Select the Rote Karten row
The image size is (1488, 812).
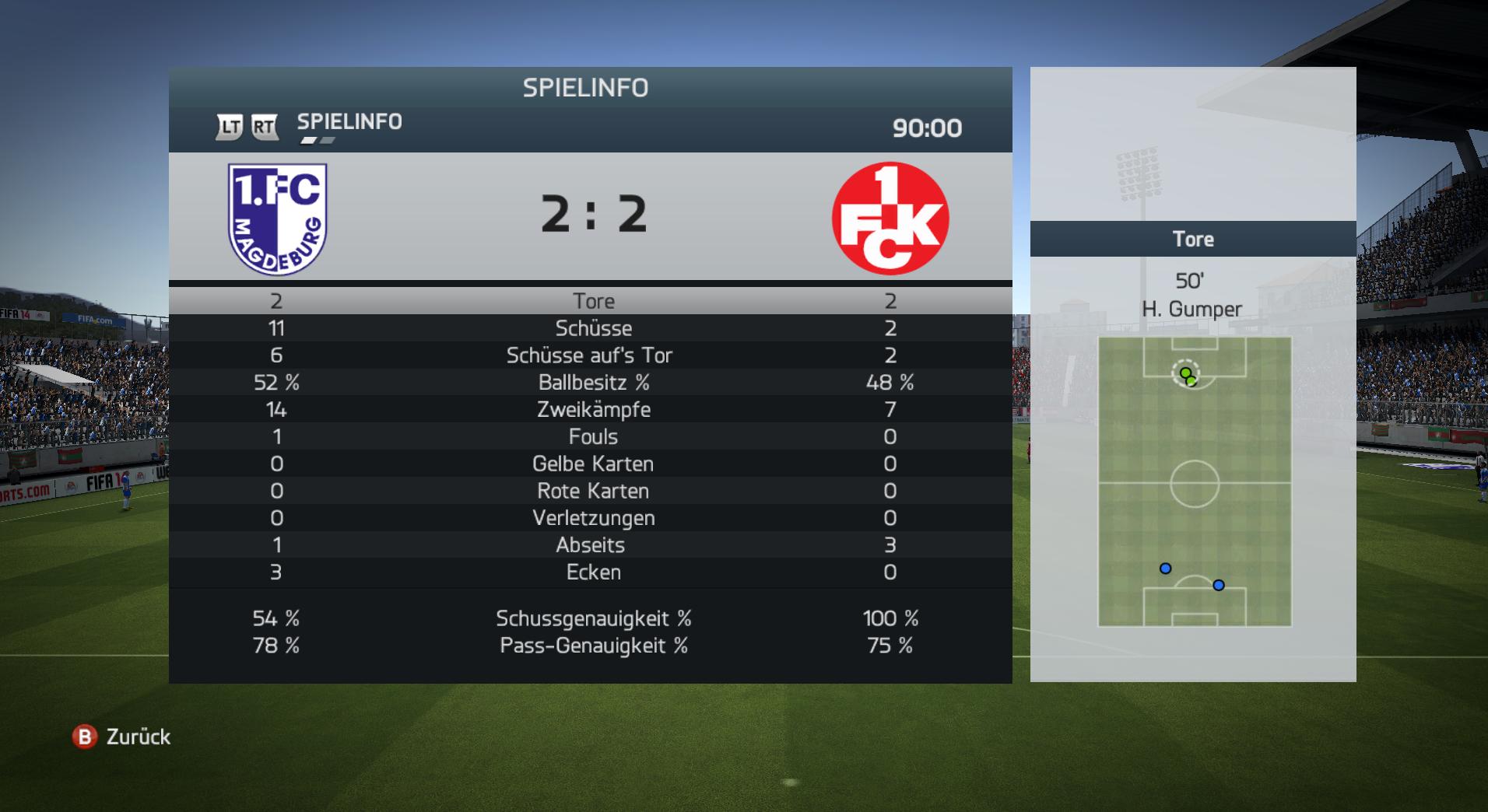[592, 492]
